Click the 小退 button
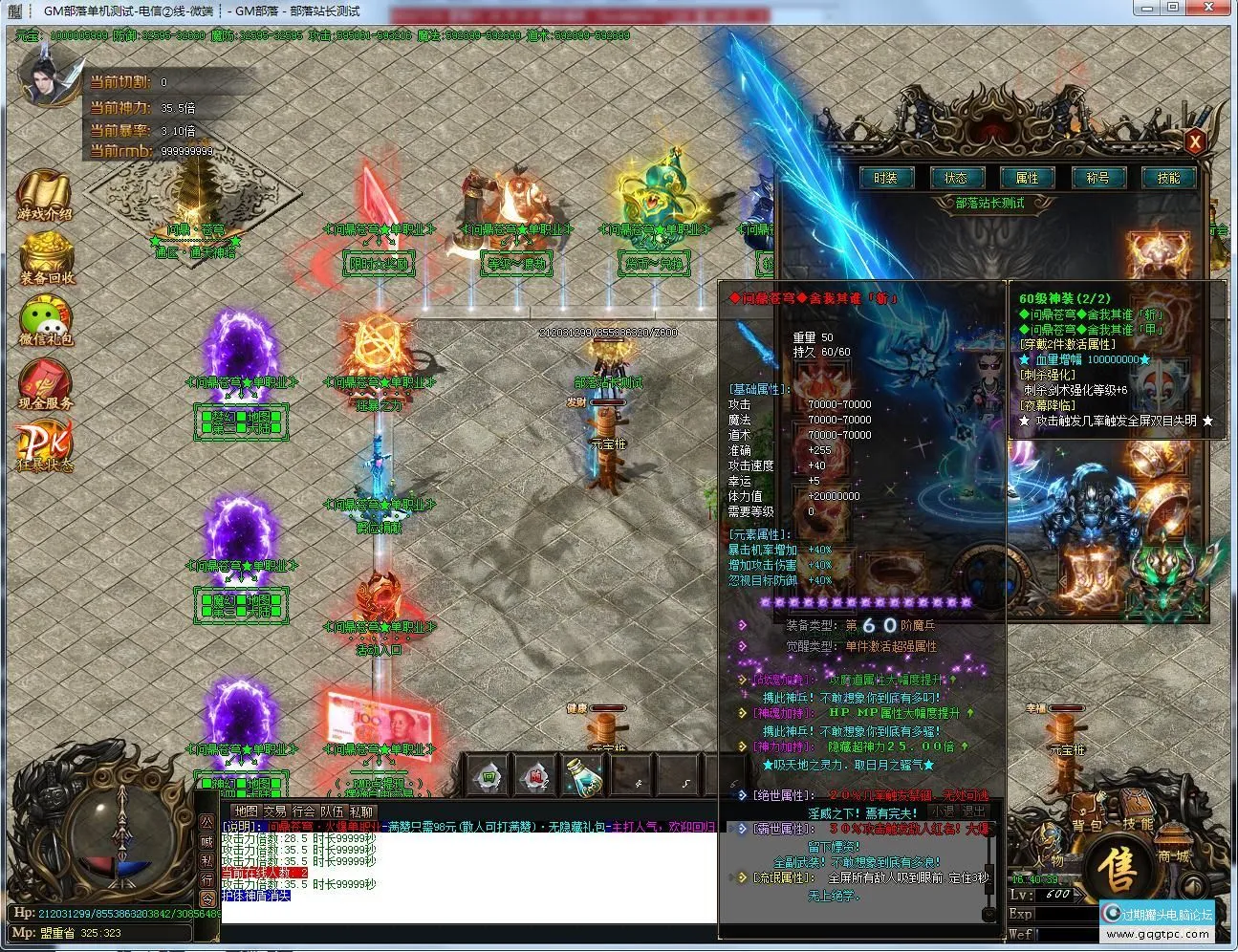This screenshot has width=1238, height=952. [945, 811]
